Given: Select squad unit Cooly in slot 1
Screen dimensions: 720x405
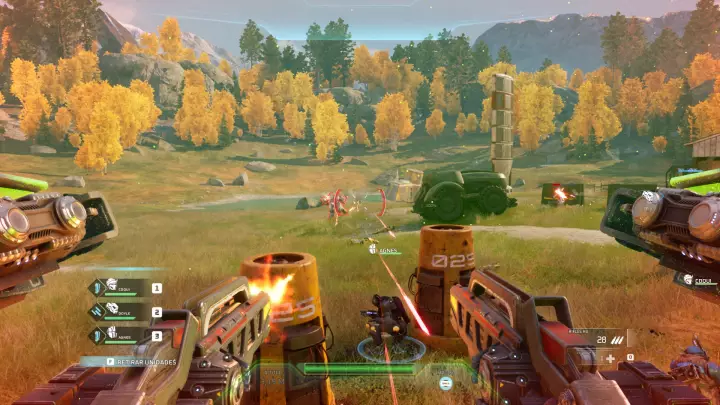Looking at the screenshot, I should click(126, 288).
